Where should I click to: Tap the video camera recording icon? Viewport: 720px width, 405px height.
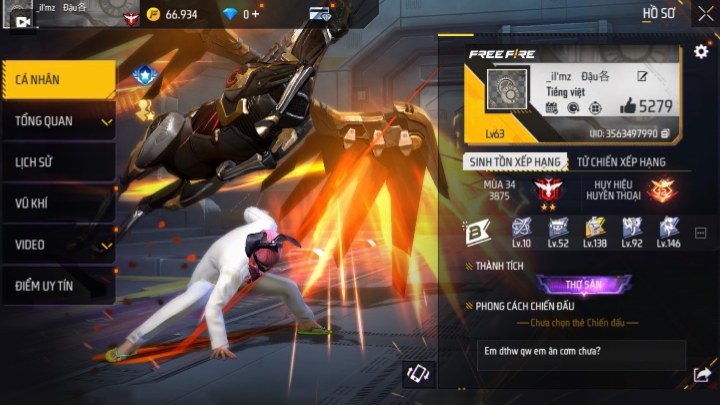click(x=23, y=21)
